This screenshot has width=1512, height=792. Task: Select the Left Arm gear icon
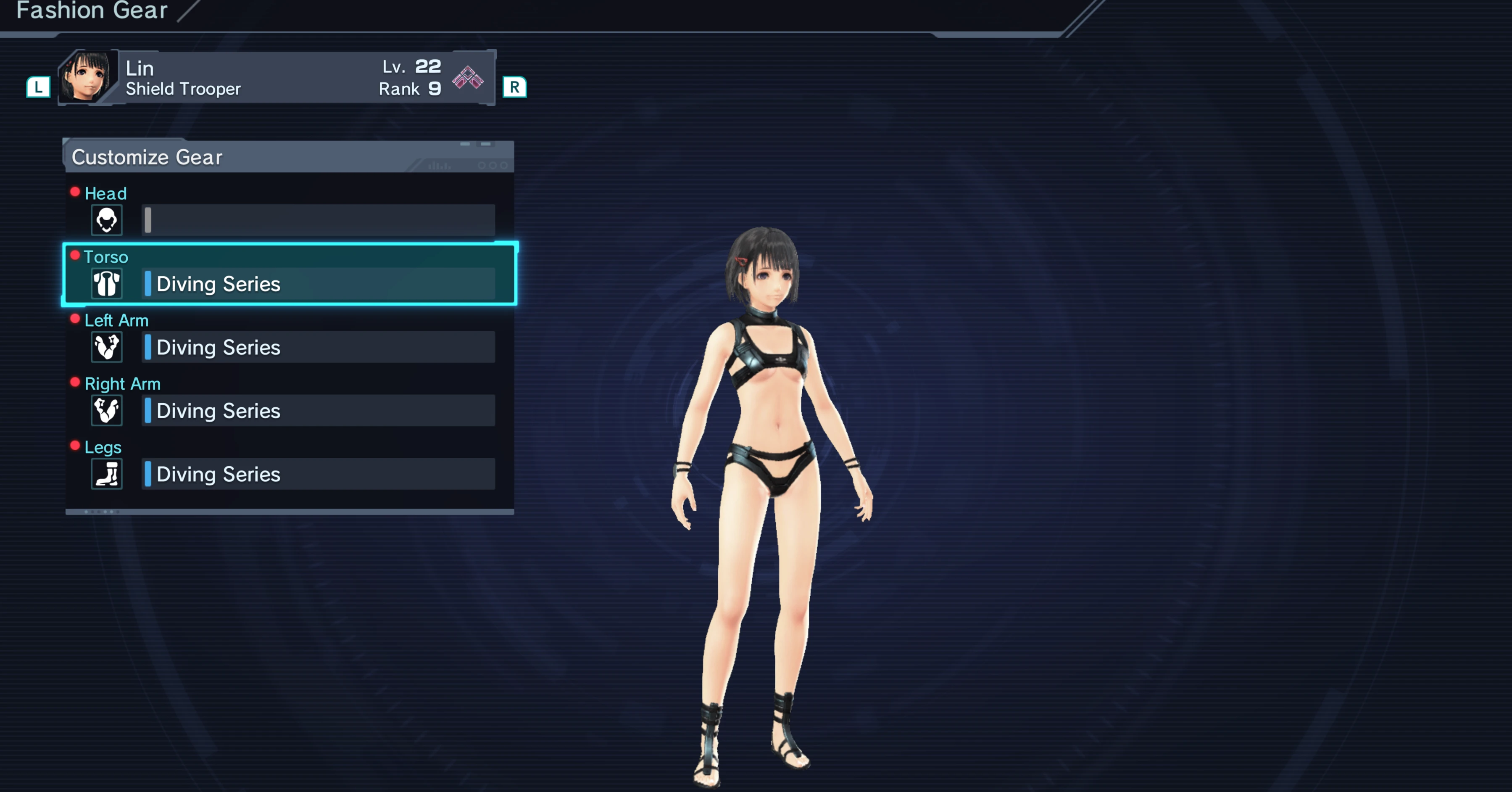click(106, 347)
